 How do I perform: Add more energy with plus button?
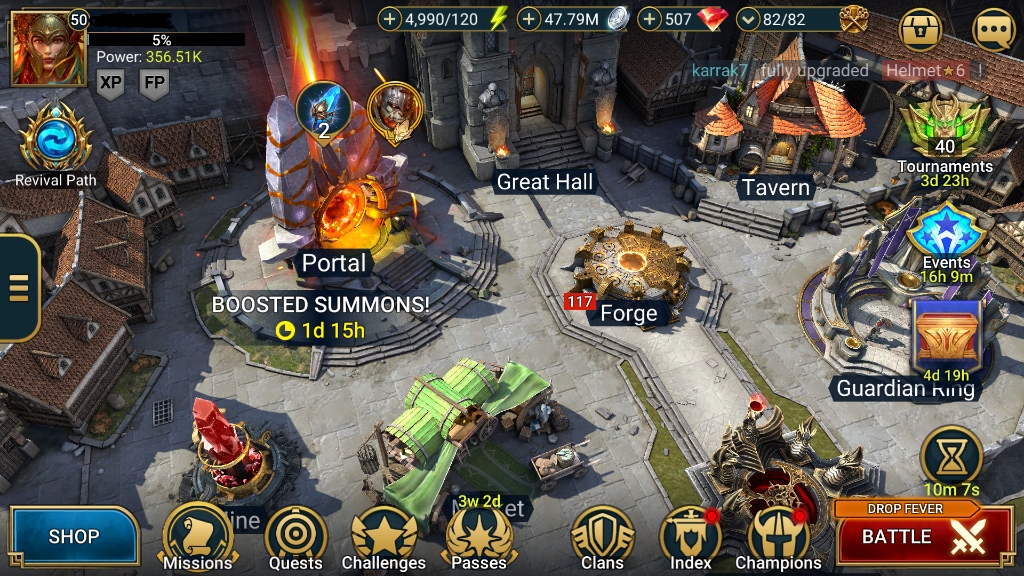tap(390, 18)
